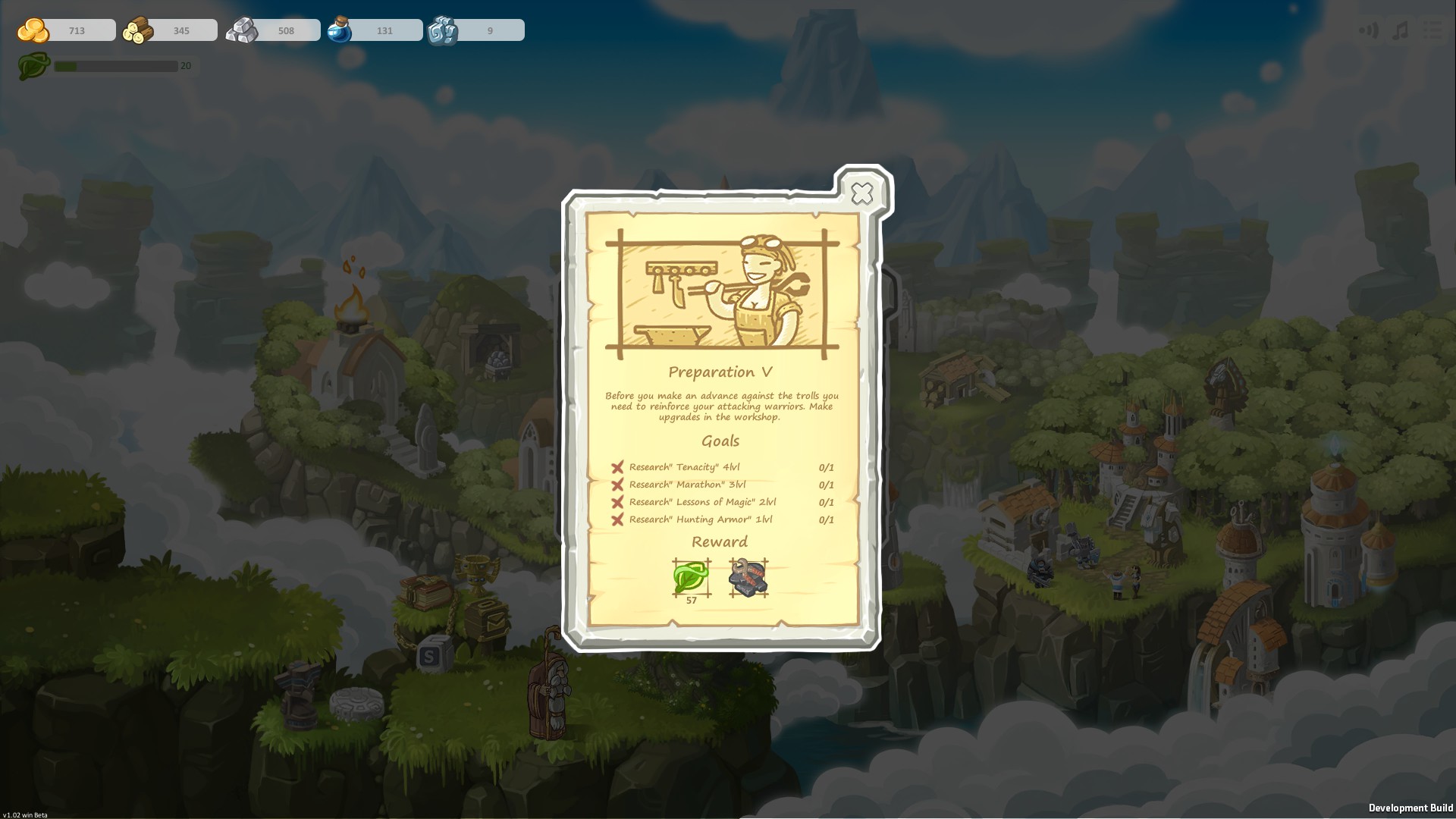The image size is (1456, 819).
Task: Click the iron ingots resource icon
Action: [x=243, y=30]
